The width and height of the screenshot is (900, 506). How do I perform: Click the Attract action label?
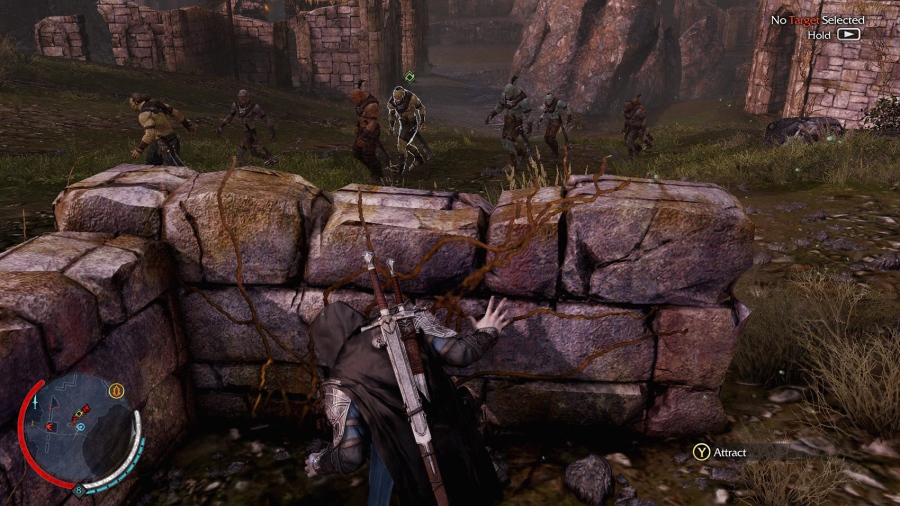click(730, 452)
